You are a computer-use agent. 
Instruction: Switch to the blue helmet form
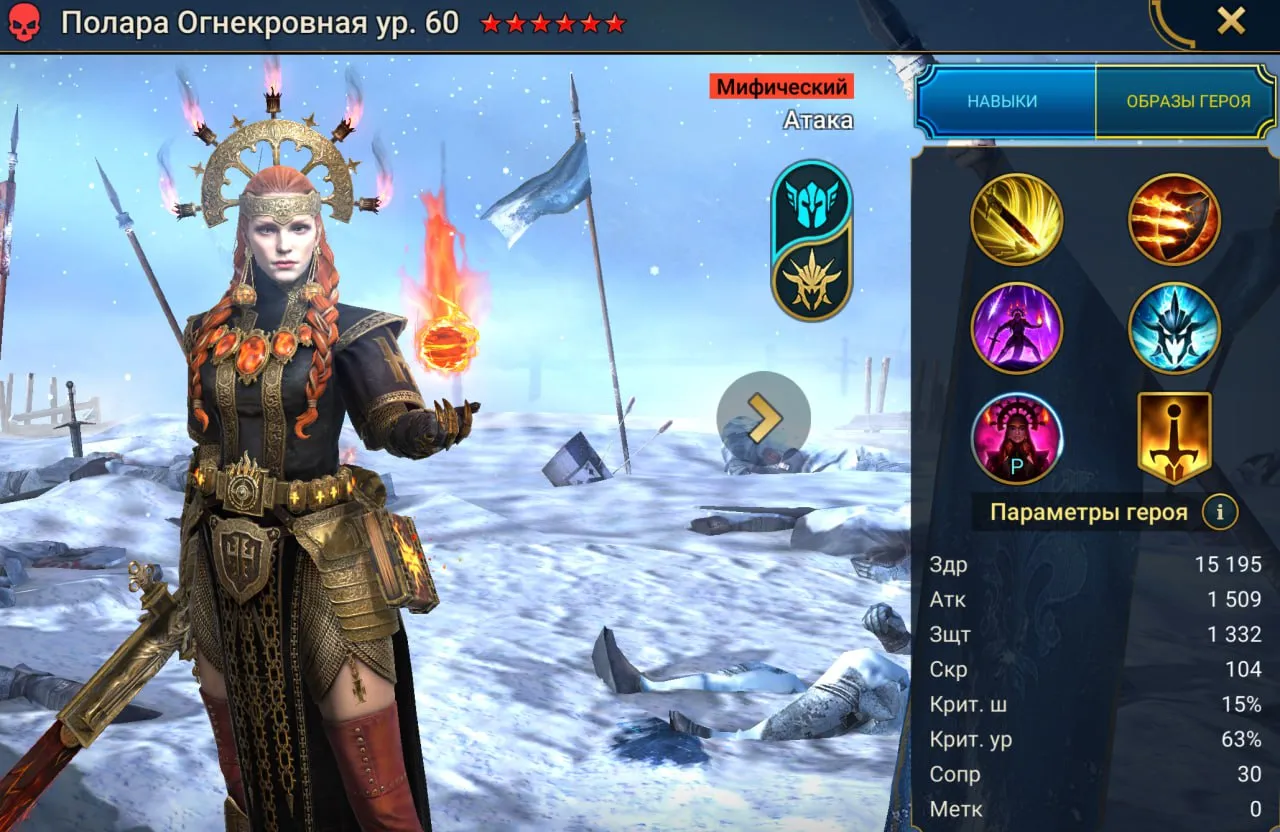pos(811,200)
